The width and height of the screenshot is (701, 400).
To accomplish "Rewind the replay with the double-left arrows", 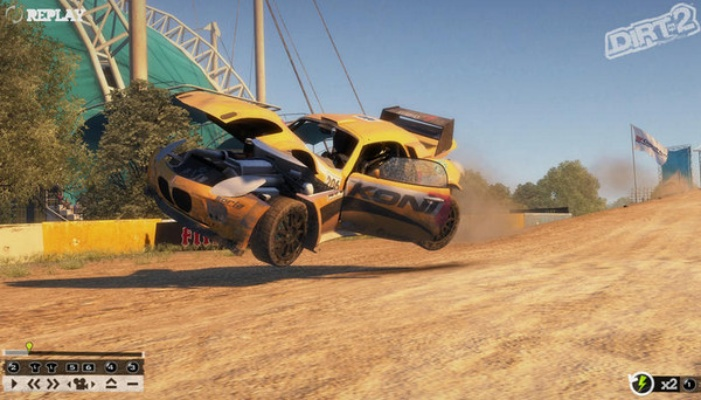I will (33, 383).
